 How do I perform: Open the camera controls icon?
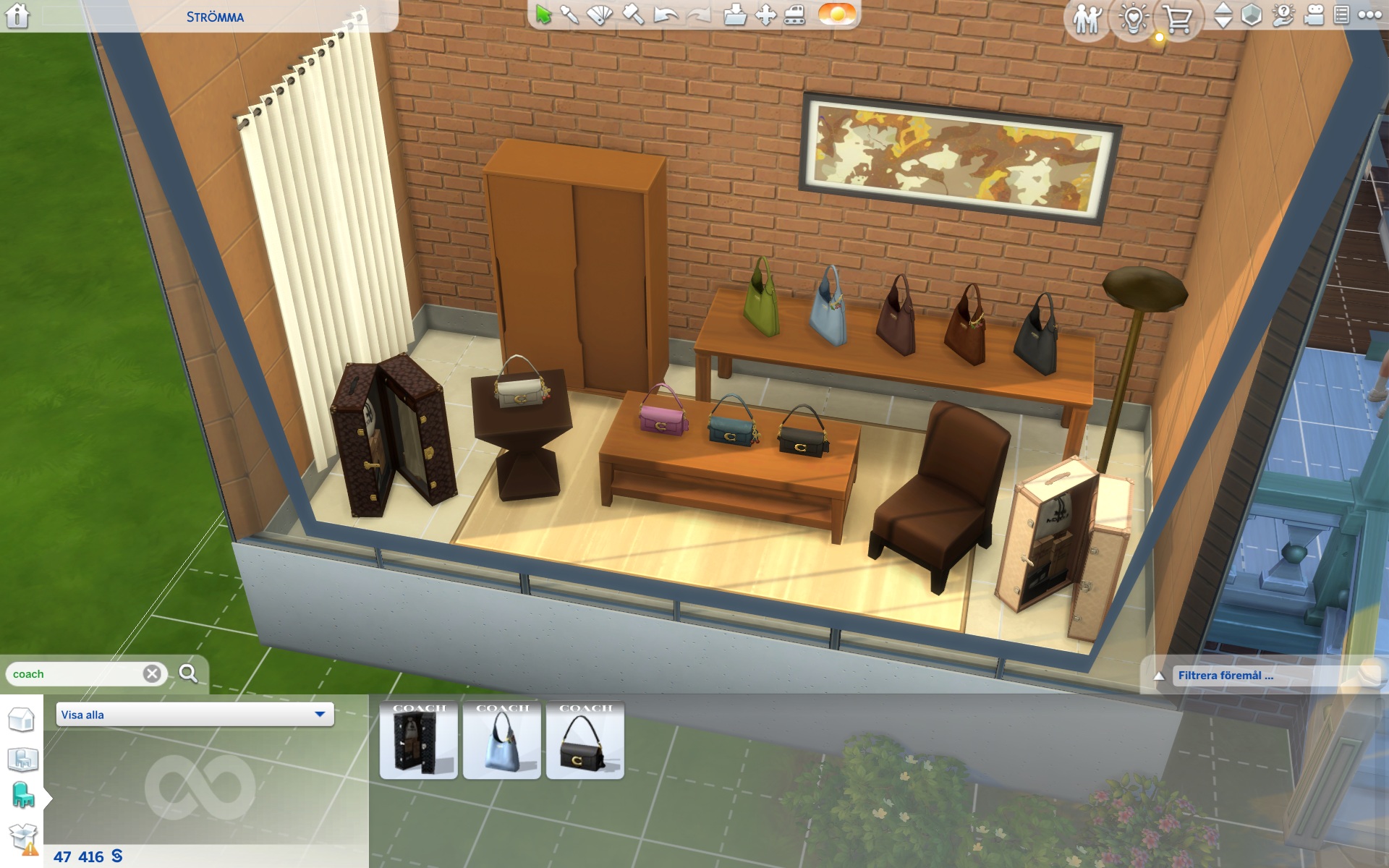[1314, 16]
